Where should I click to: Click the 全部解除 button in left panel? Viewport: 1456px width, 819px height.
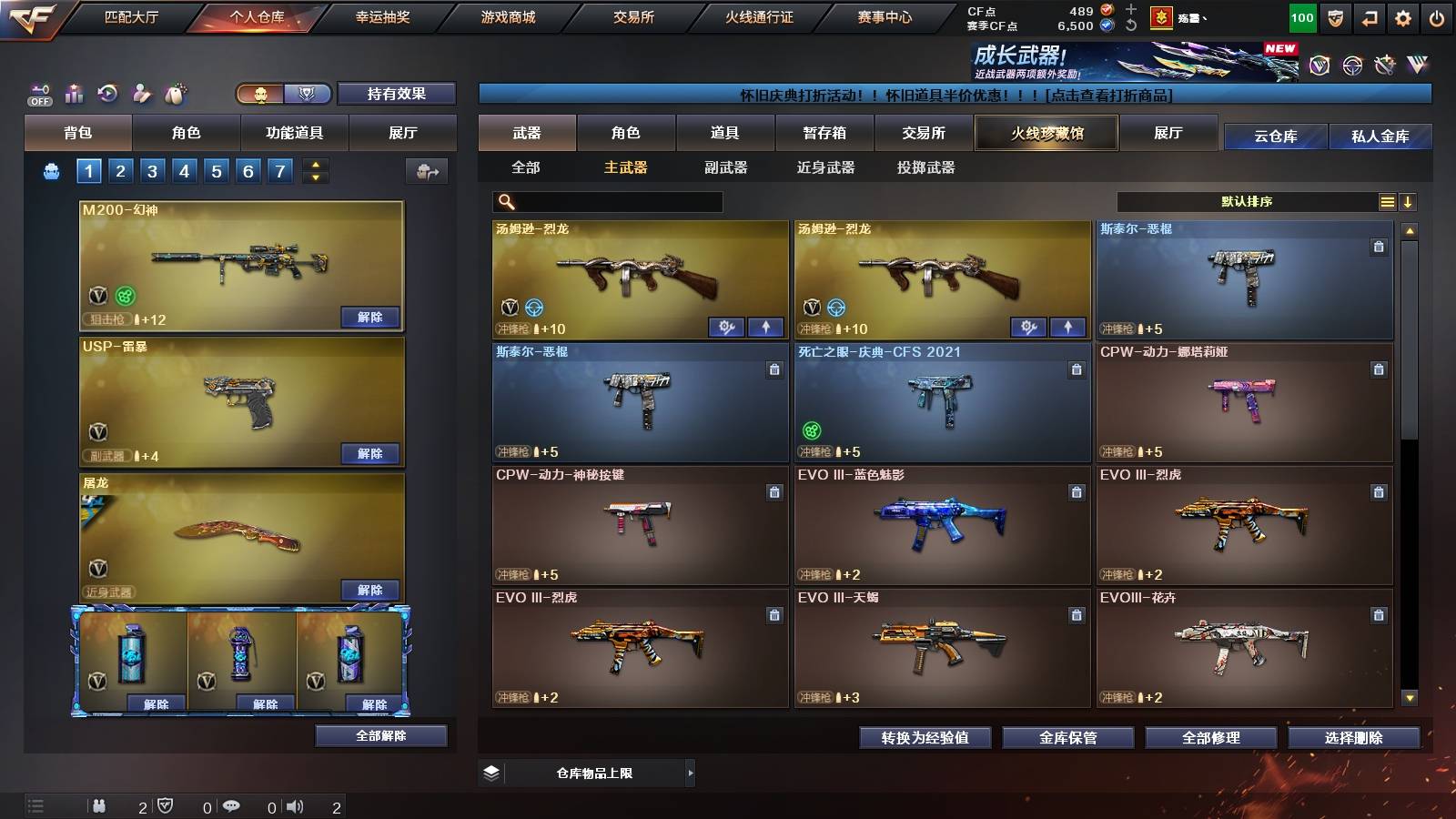click(x=381, y=735)
